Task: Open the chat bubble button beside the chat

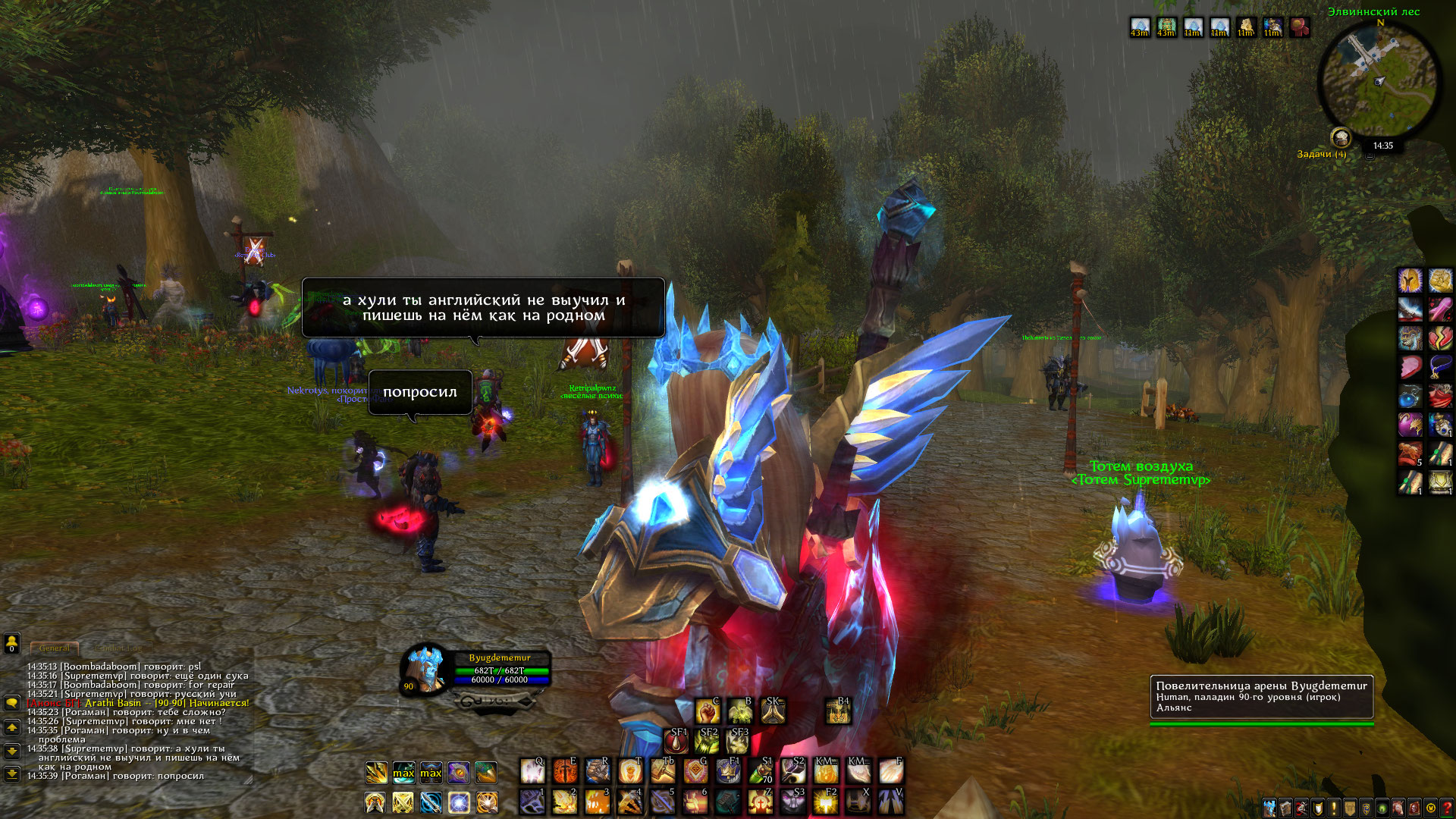Action: click(x=11, y=703)
